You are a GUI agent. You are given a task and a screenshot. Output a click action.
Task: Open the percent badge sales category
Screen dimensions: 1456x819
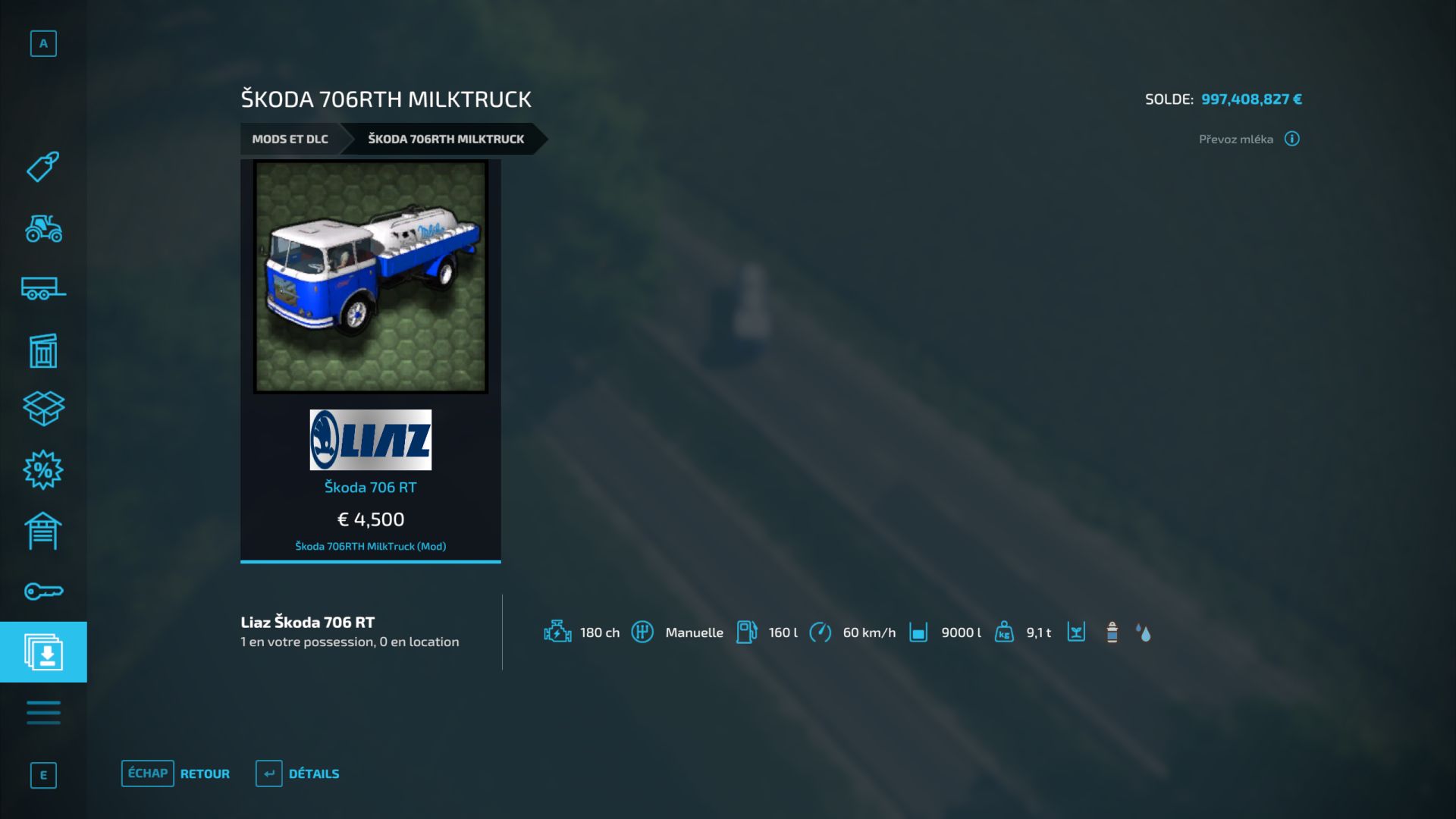point(43,470)
